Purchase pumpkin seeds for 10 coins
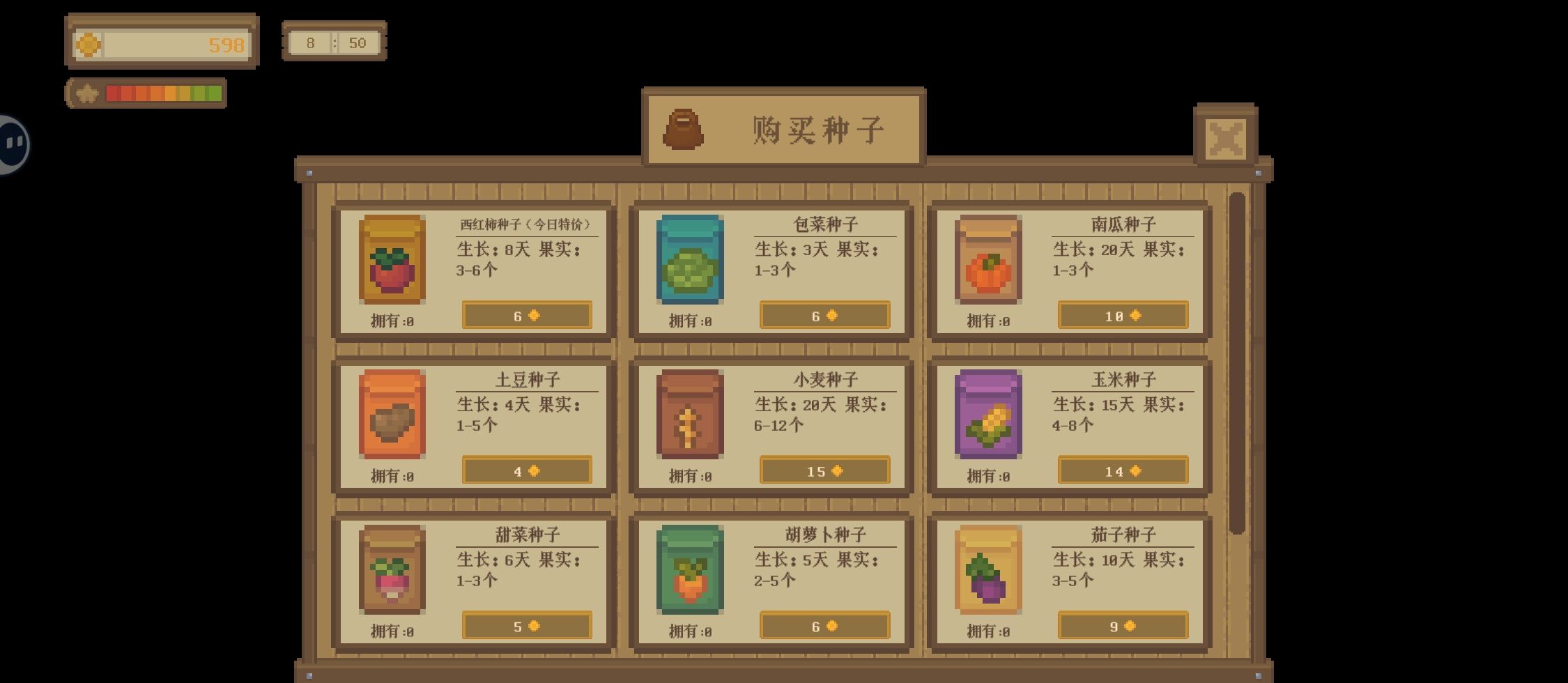The height and width of the screenshot is (683, 1568). (1122, 315)
